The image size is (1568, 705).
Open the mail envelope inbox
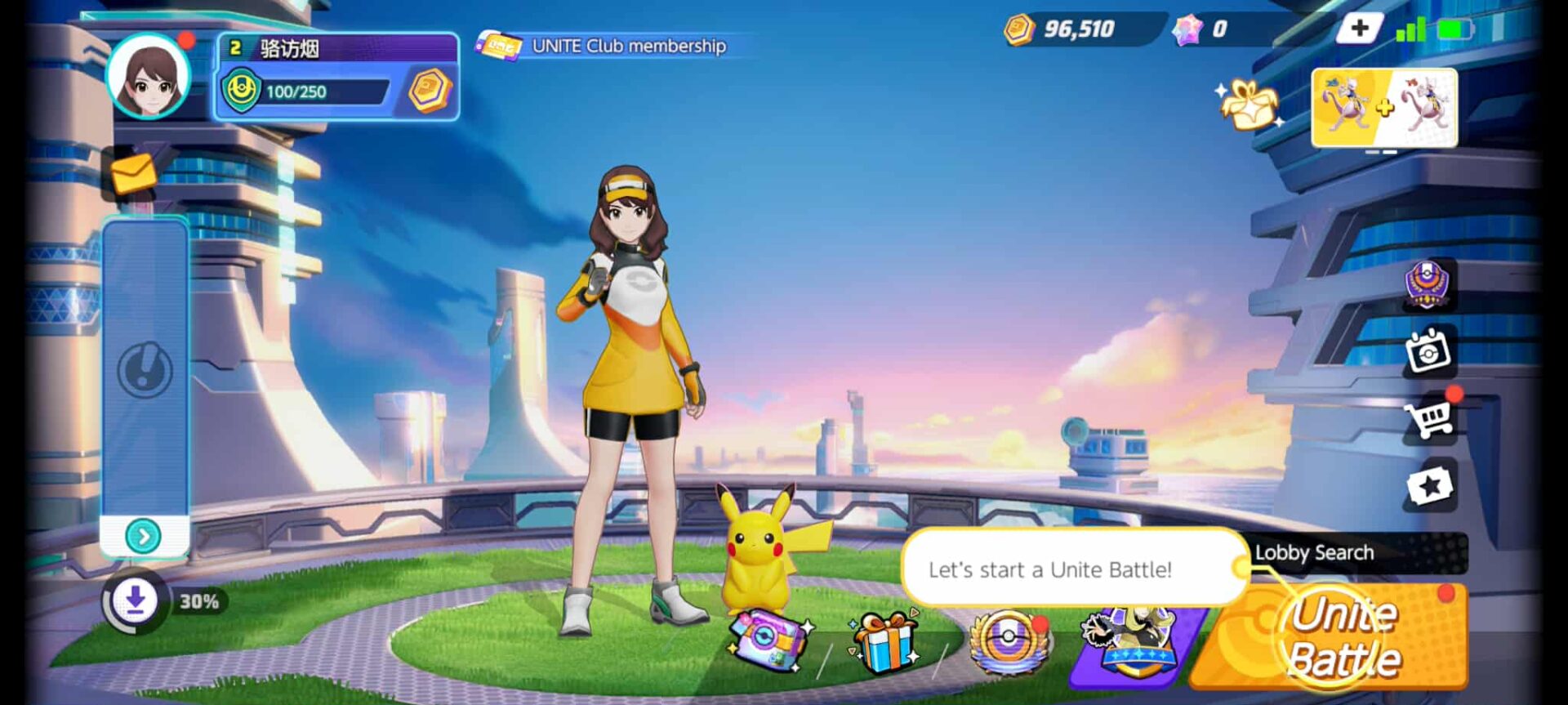pos(133,173)
